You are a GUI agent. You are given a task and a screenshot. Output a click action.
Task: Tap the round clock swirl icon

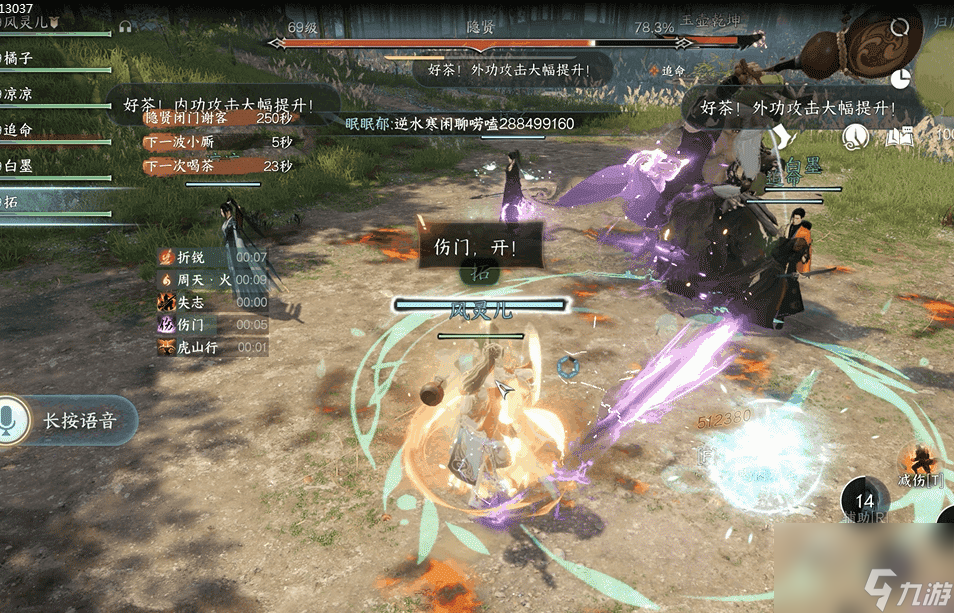coord(856,136)
